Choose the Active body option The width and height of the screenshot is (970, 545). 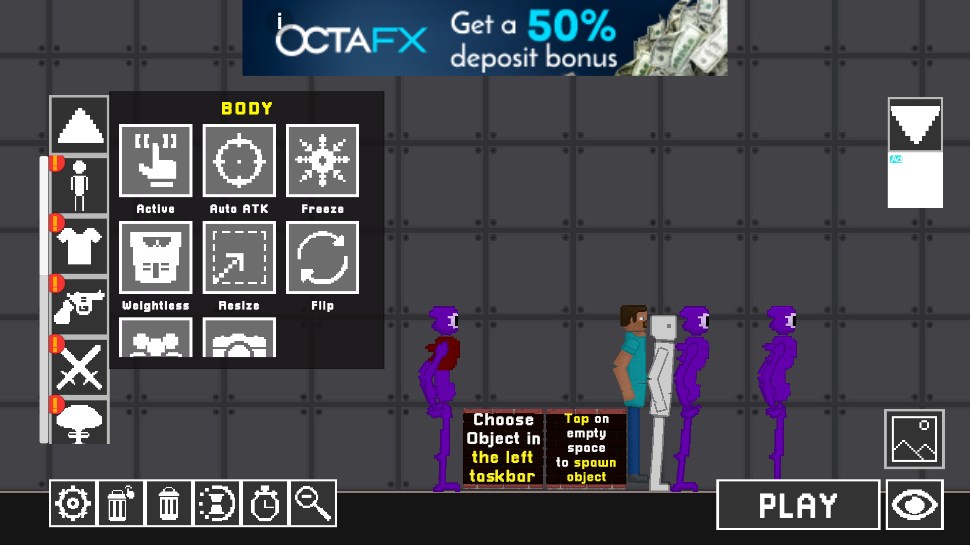coord(156,160)
